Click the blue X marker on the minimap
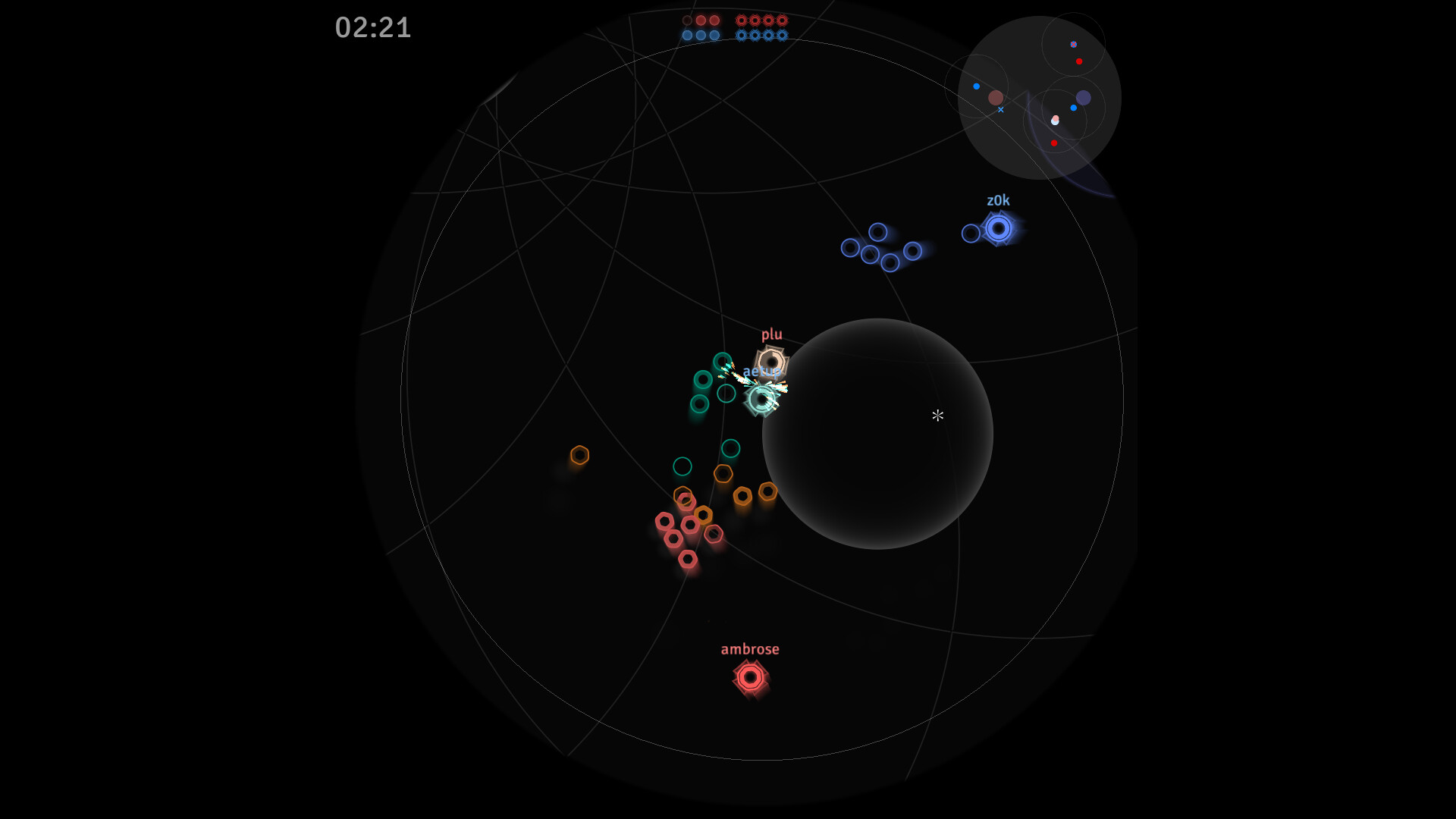This screenshot has width=1456, height=819. [1001, 110]
